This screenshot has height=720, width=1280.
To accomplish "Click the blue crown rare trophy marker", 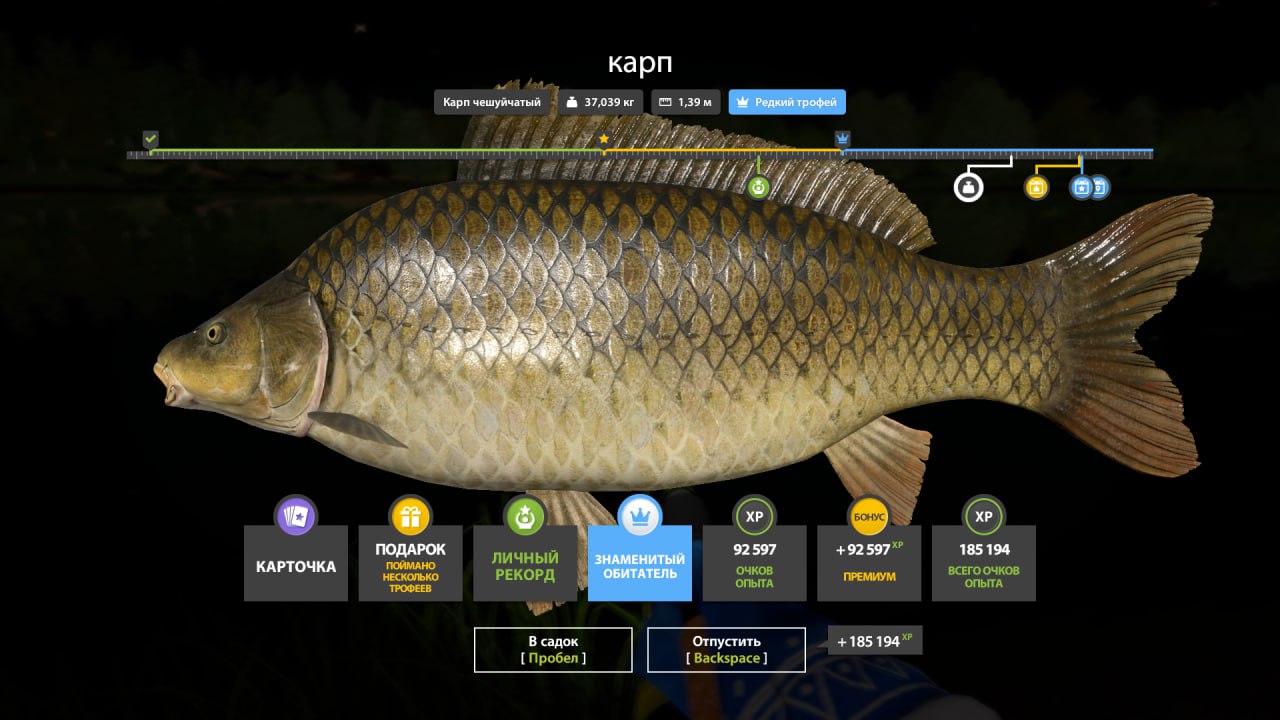I will [843, 138].
